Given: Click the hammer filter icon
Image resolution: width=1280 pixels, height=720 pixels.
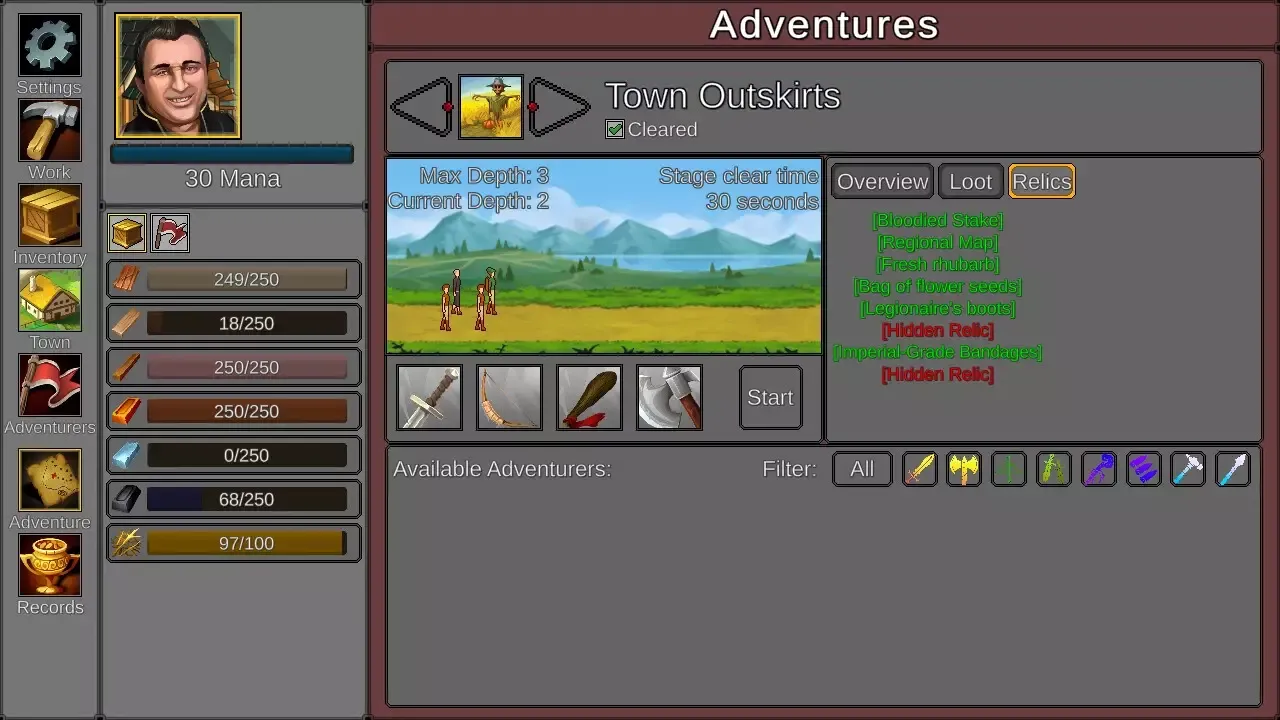Looking at the screenshot, I should 1187,469.
